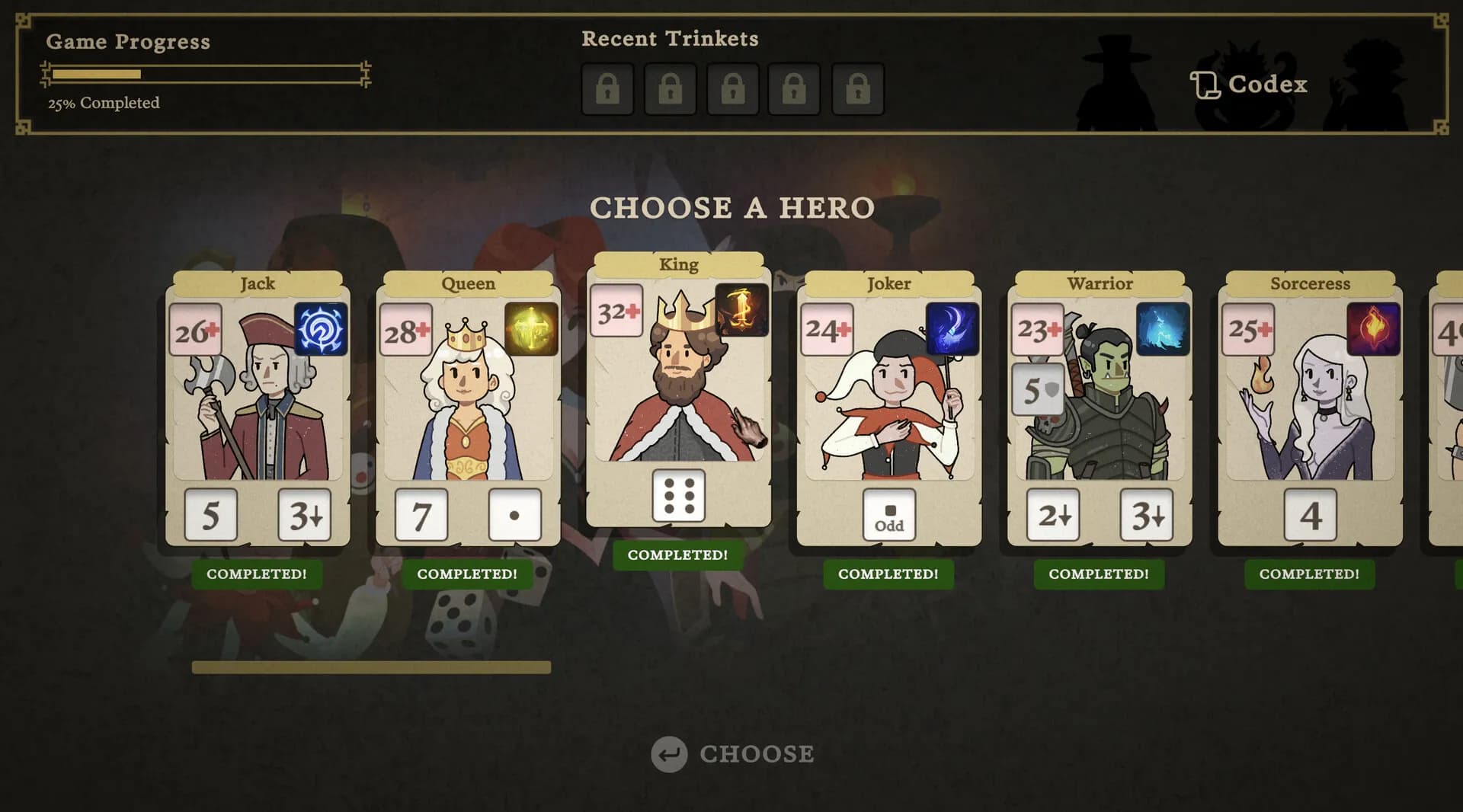1463x812 pixels.
Task: Click the first locked trinket slot
Action: (x=607, y=88)
